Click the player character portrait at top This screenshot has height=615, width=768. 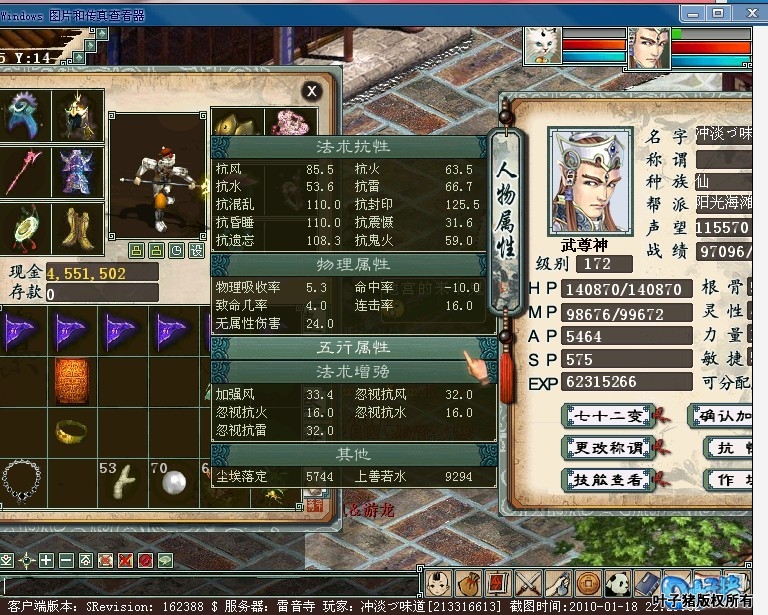tap(648, 48)
